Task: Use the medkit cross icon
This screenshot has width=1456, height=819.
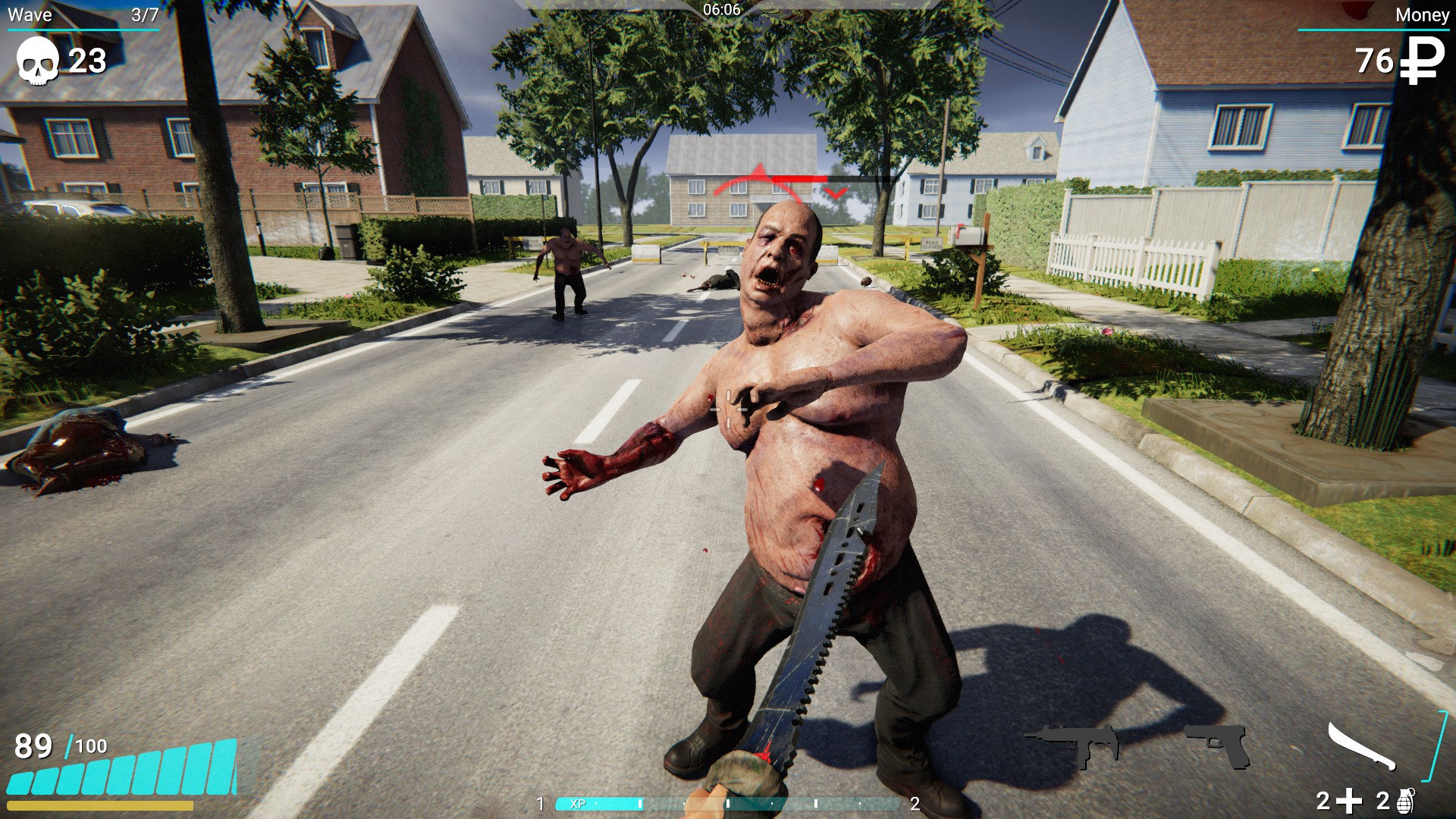Action: pos(1350,801)
